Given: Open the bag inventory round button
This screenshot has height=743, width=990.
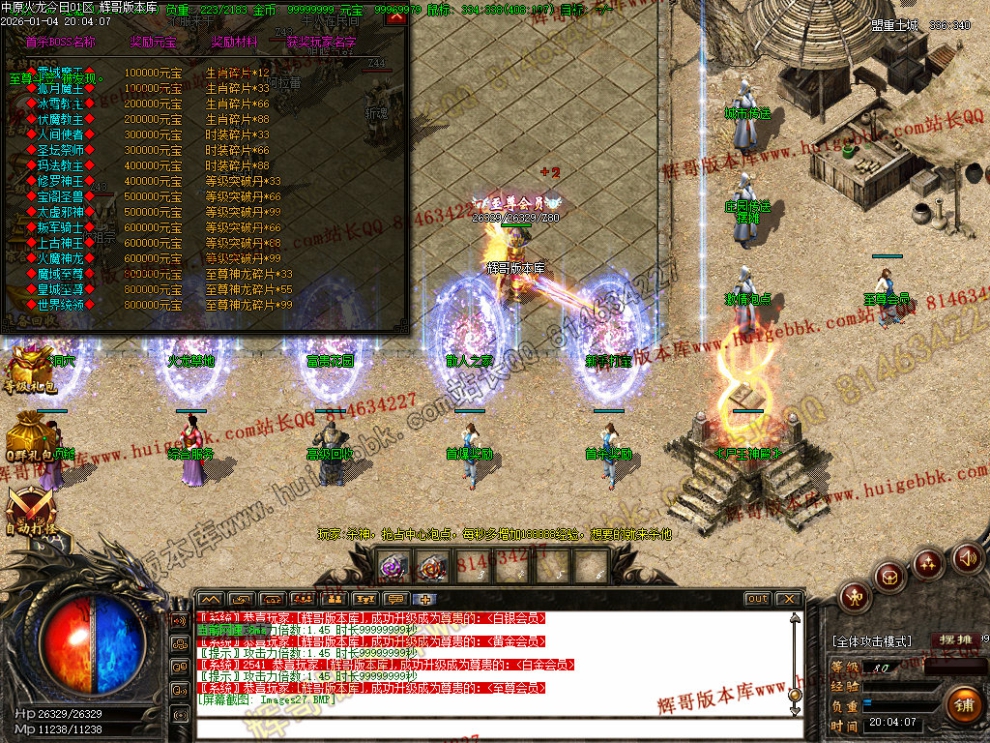Looking at the screenshot, I should 890,576.
